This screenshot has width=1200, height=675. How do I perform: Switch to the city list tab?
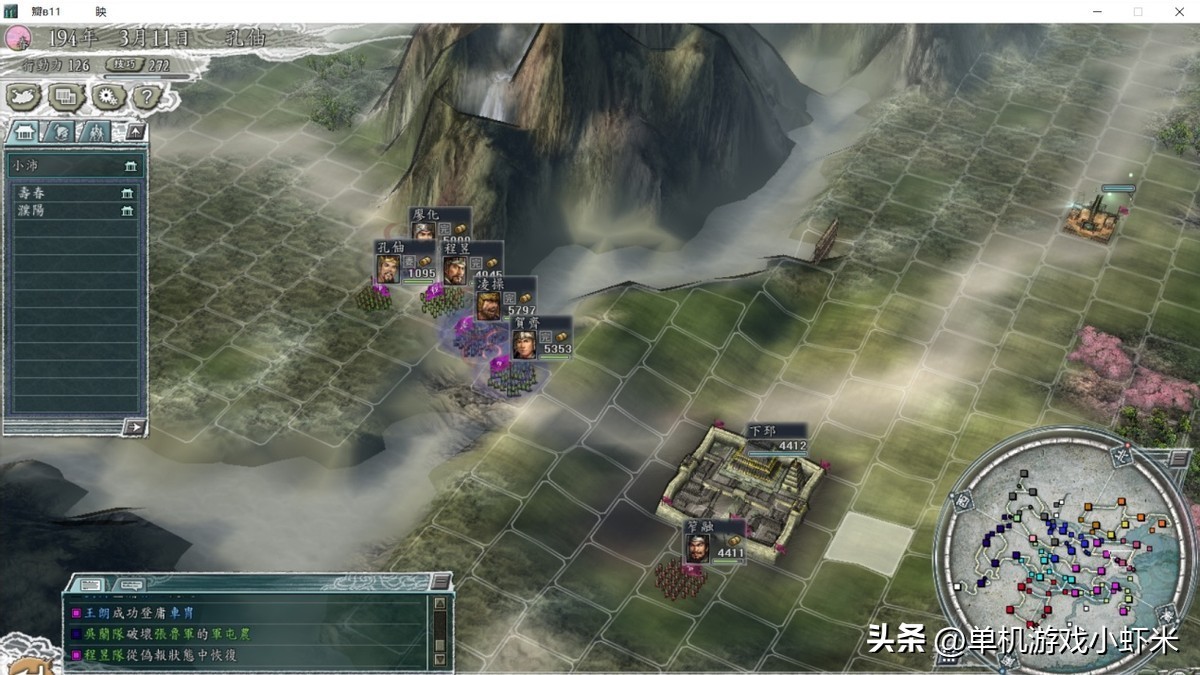click(x=25, y=131)
